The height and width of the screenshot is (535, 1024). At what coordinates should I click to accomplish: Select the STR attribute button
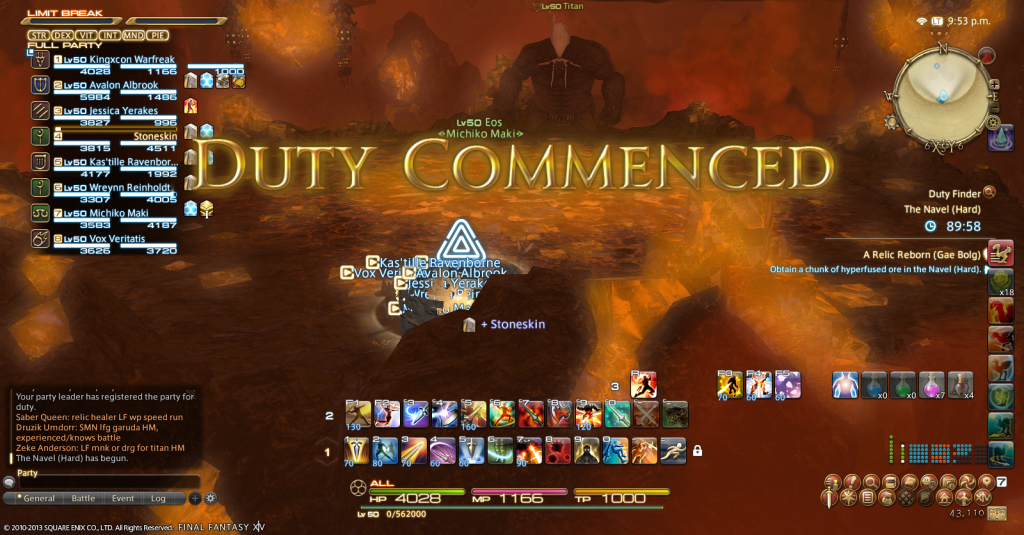(x=39, y=35)
